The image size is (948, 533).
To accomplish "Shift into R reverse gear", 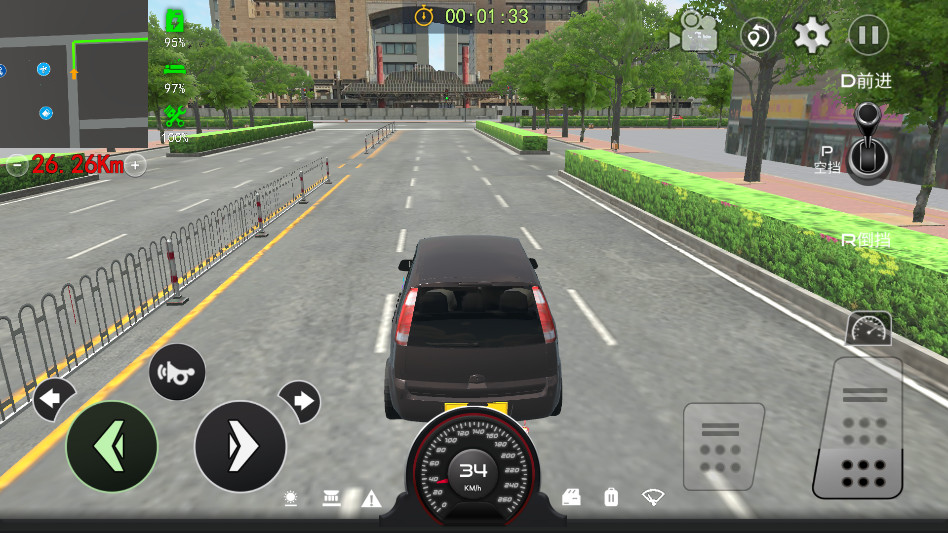I will coord(865,240).
